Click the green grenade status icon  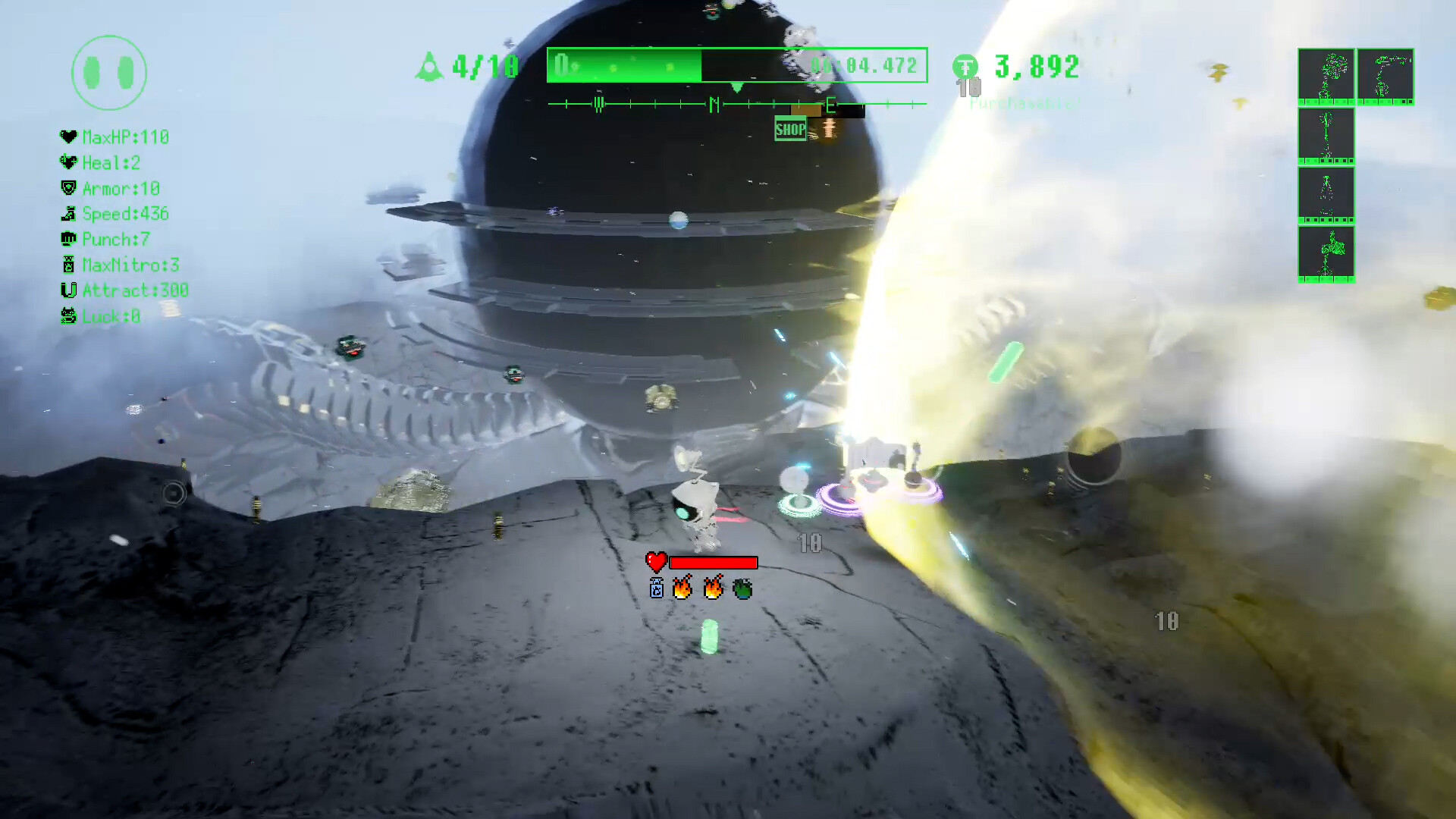(741, 588)
